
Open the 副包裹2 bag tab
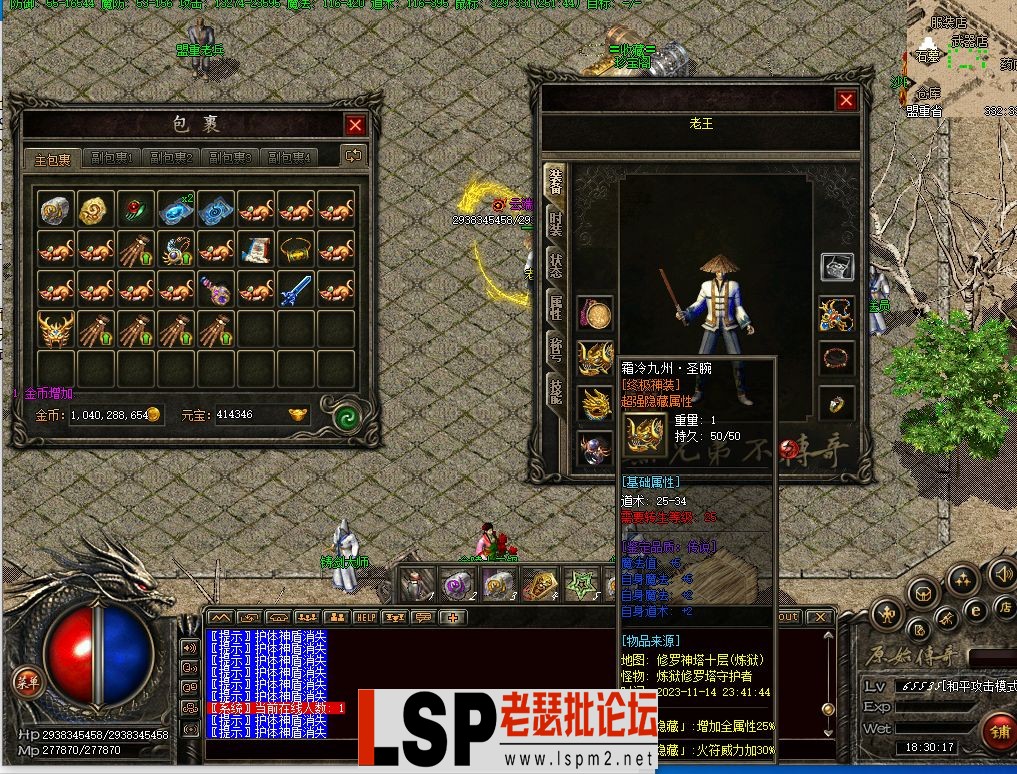pyautogui.click(x=172, y=158)
